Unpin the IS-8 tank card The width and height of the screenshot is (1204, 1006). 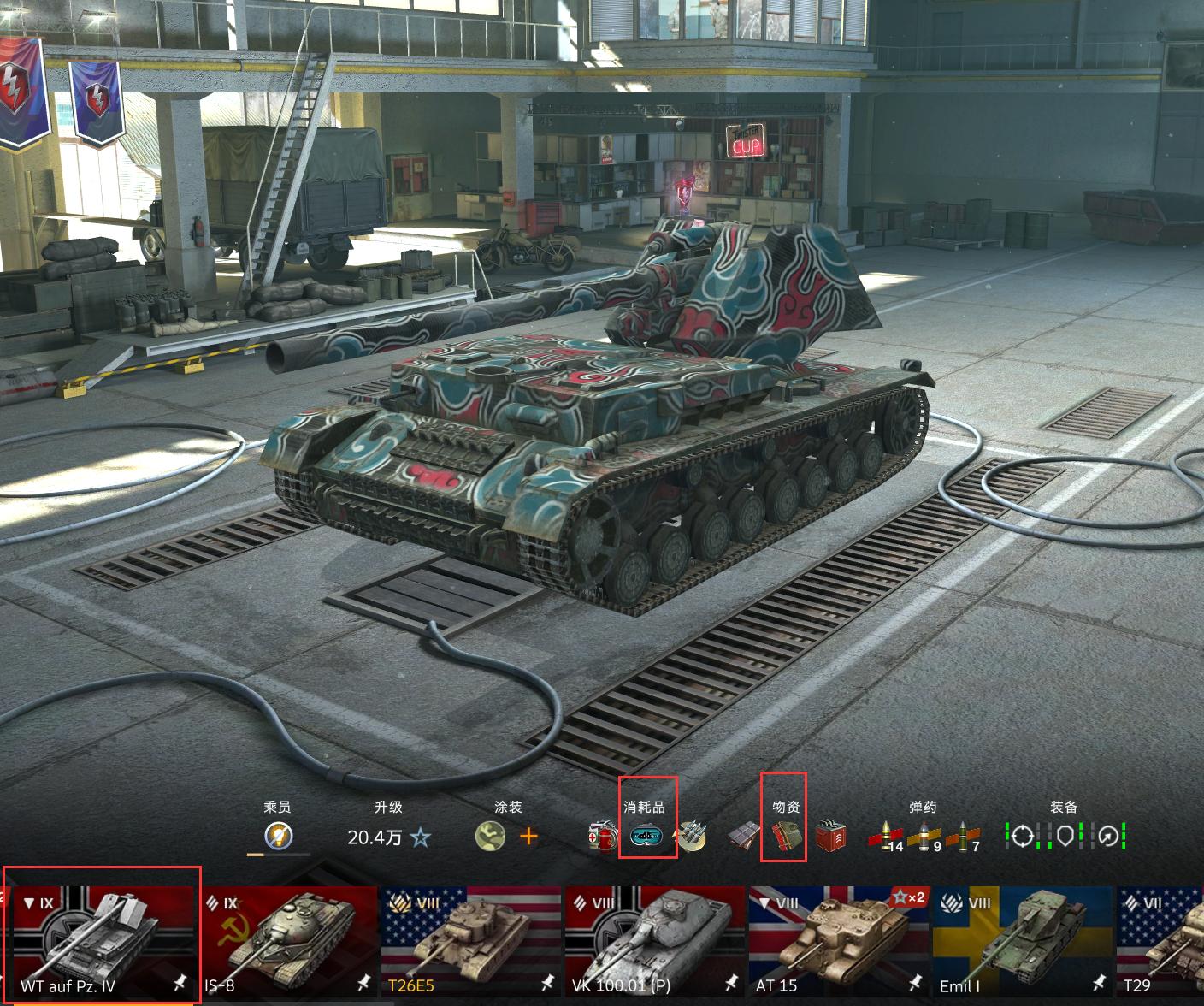[363, 984]
